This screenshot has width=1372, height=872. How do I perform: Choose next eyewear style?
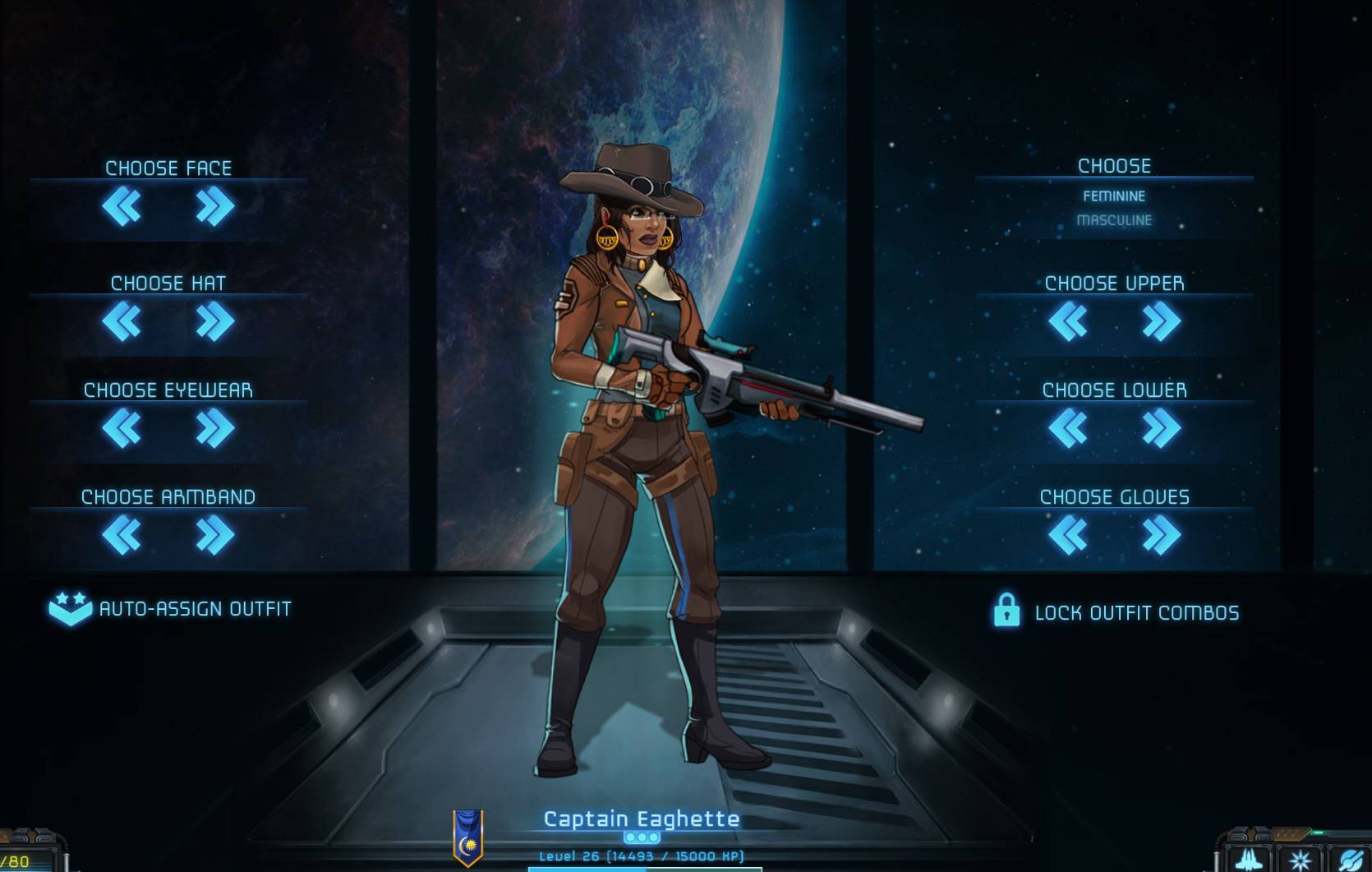pyautogui.click(x=215, y=428)
